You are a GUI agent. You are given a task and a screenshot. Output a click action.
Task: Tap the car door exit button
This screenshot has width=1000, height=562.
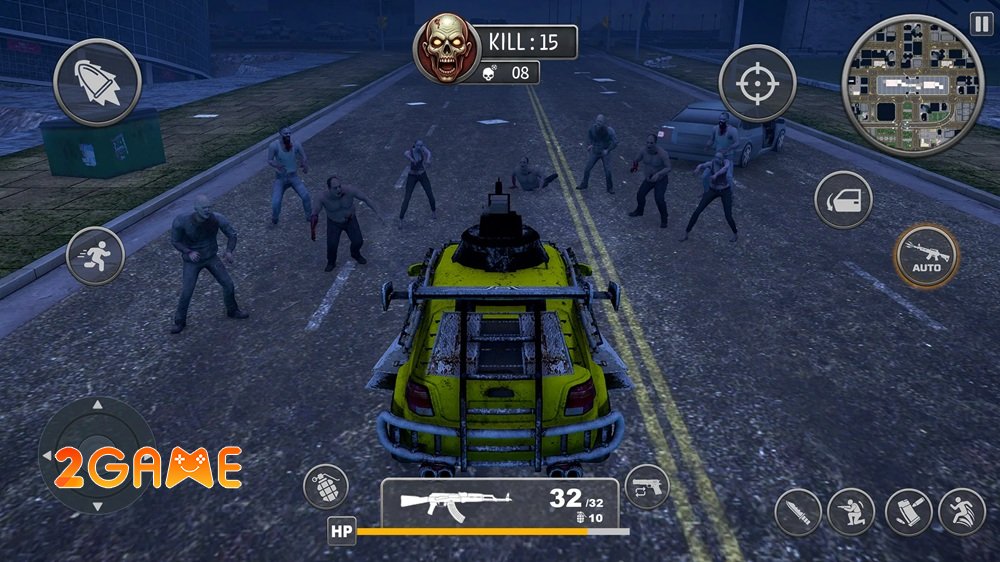tap(843, 200)
